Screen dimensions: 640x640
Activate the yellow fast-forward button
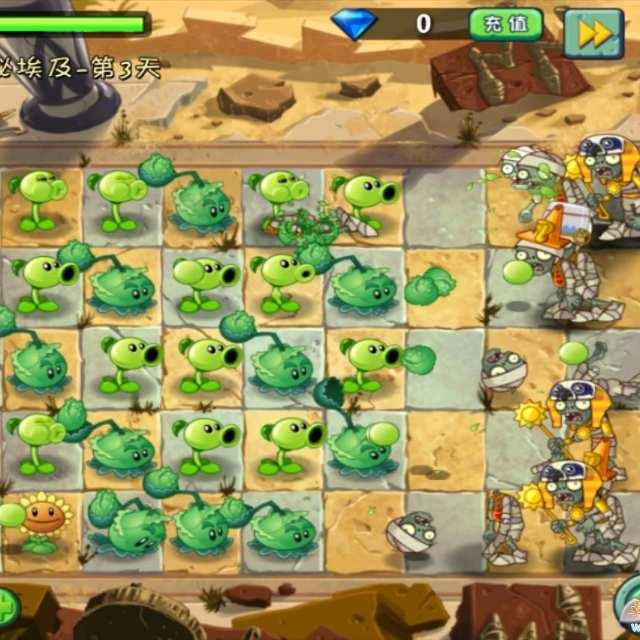click(x=594, y=32)
